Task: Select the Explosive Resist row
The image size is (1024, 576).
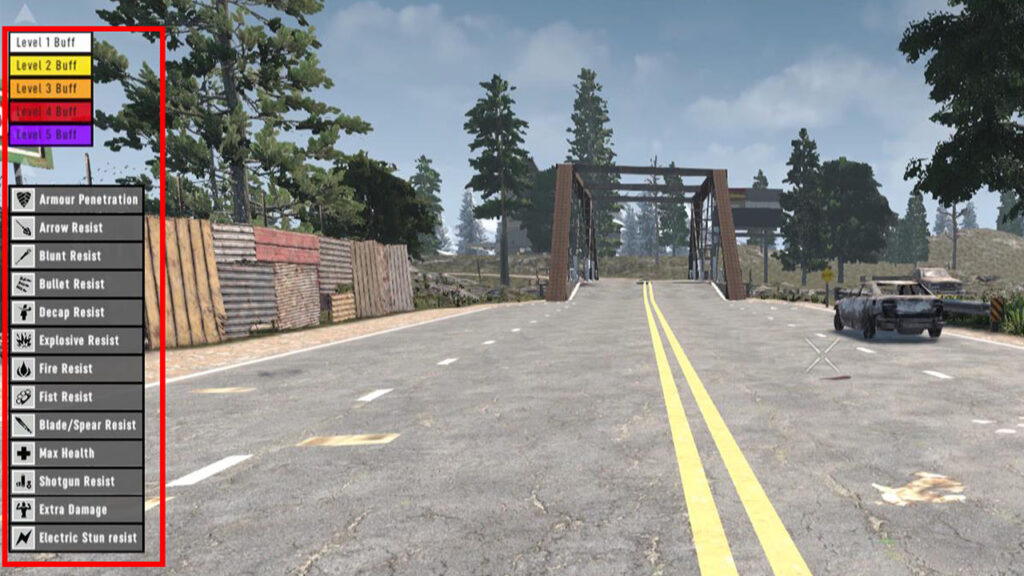Action: 76,340
